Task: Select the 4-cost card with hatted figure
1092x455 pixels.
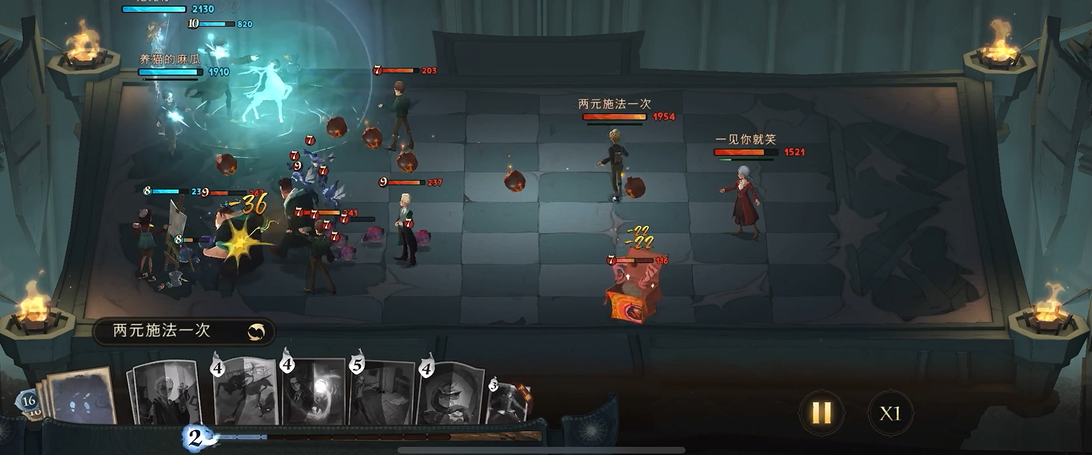Action: click(x=449, y=393)
